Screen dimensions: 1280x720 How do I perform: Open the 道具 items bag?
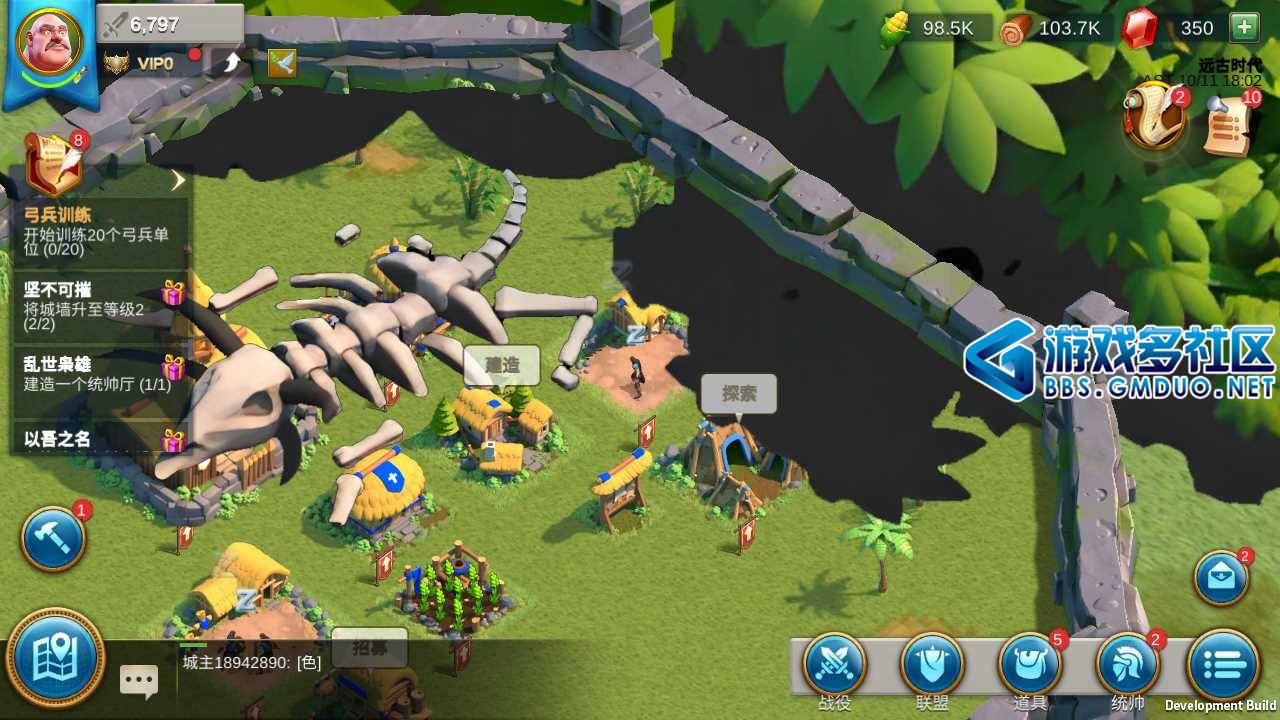pos(1030,665)
